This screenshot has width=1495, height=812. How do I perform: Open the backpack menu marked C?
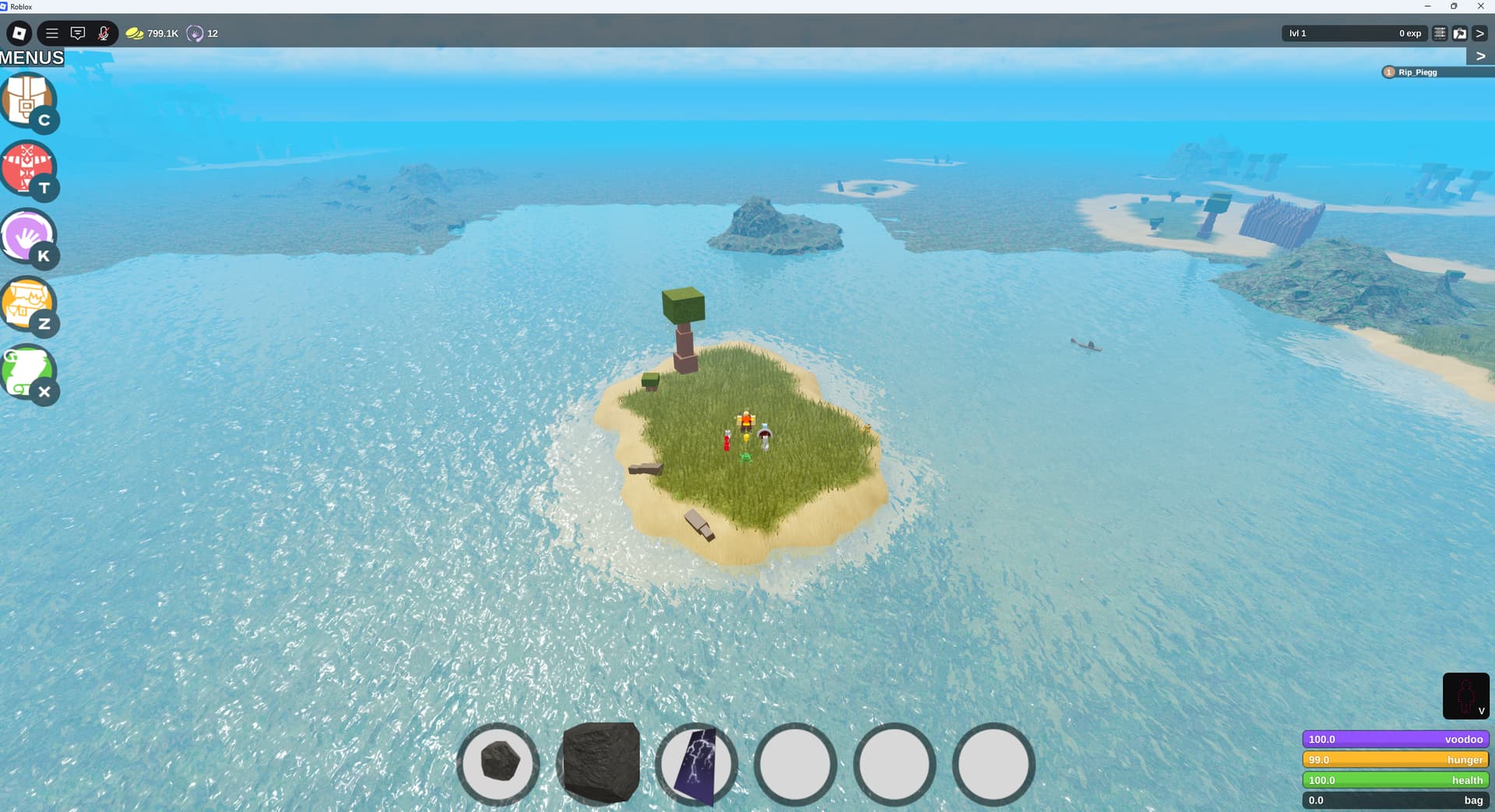click(29, 100)
